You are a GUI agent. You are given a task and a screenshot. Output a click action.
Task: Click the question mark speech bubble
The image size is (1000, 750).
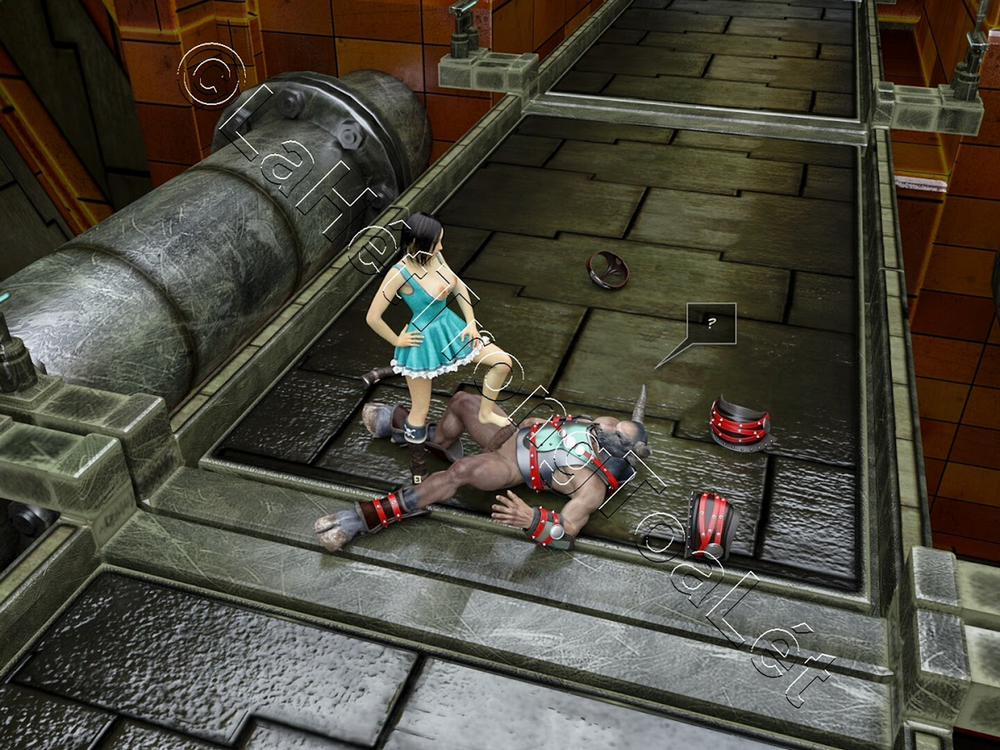711,323
